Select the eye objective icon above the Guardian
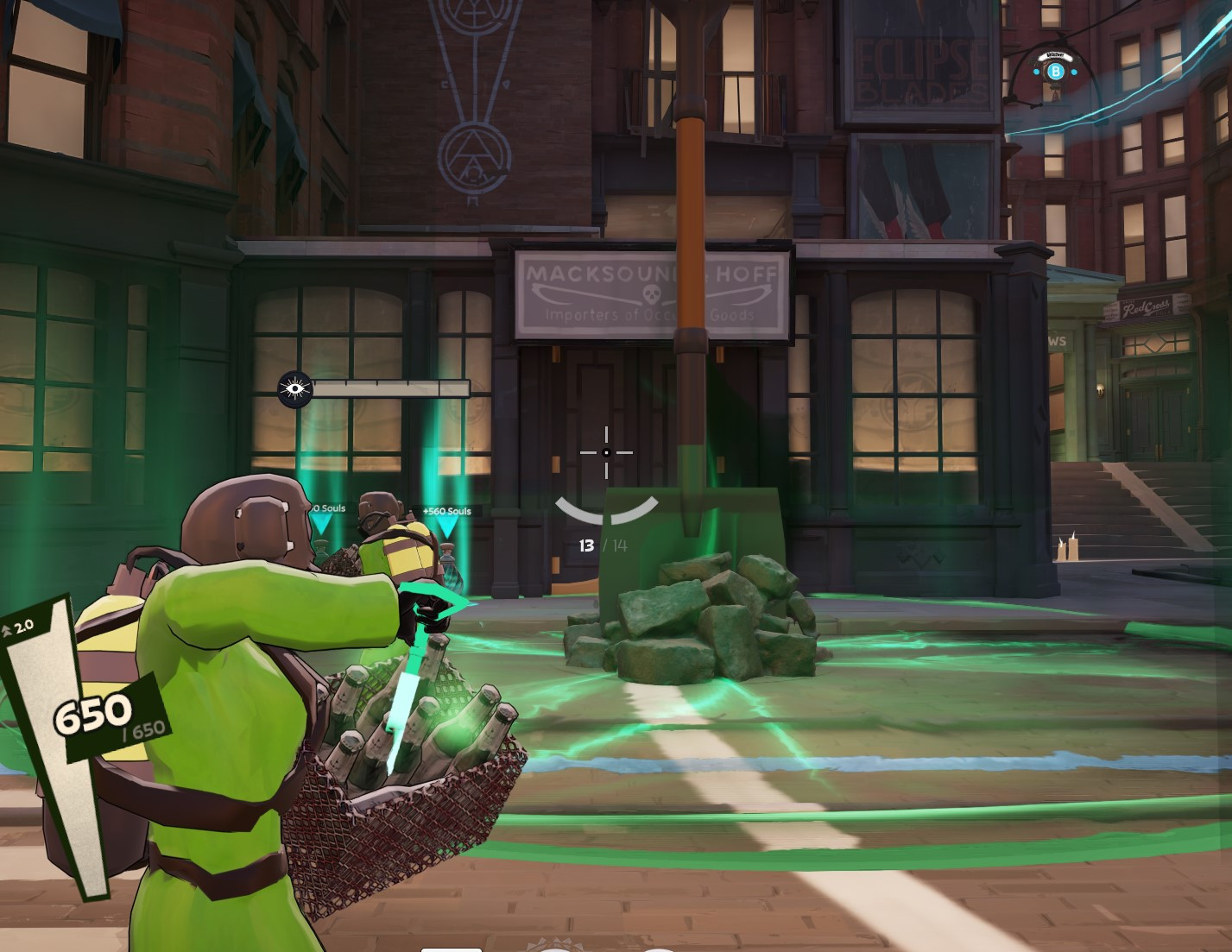Screen dimensions: 1232x952 point(296,388)
